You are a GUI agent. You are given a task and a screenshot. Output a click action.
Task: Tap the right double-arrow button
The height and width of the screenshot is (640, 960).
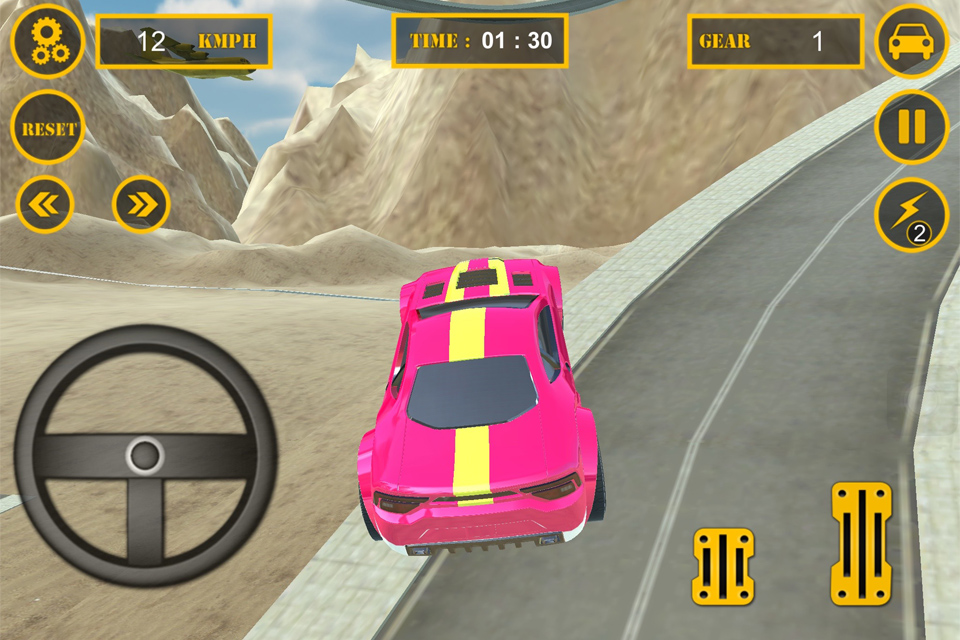click(141, 205)
